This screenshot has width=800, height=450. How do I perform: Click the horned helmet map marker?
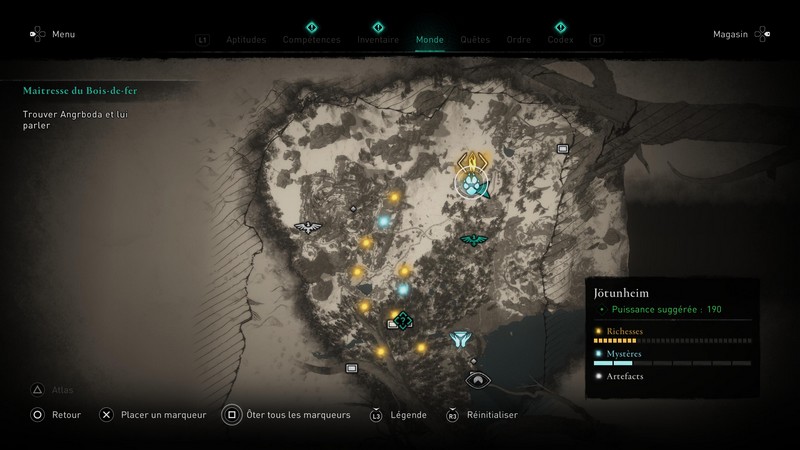pyautogui.click(x=460, y=340)
